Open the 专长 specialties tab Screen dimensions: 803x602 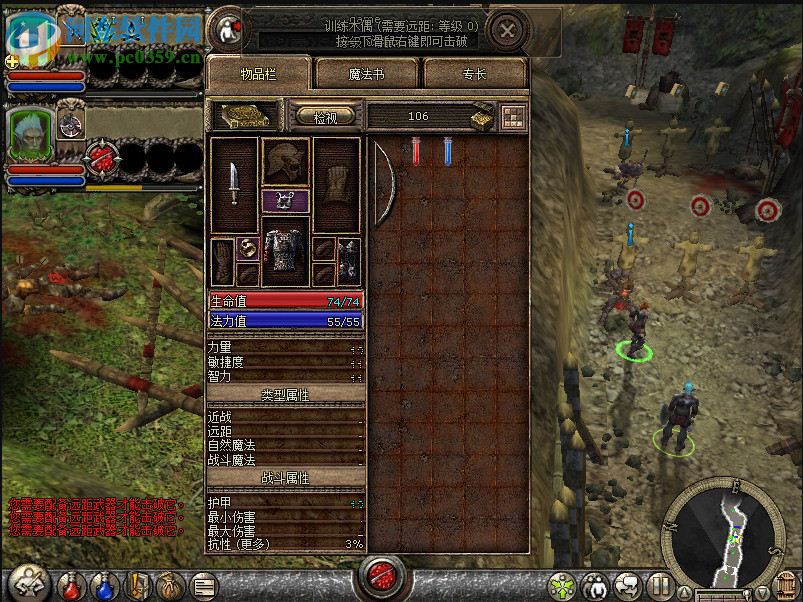(475, 75)
